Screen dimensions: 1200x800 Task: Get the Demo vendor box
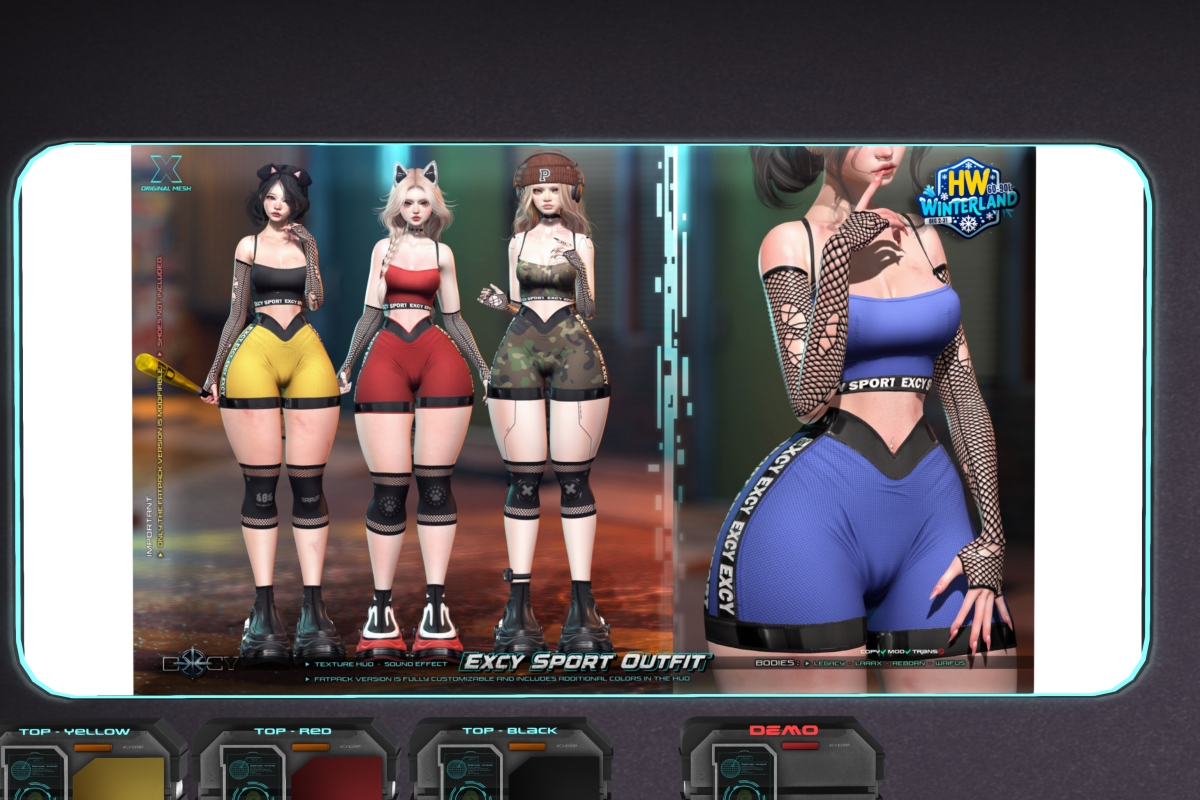[x=782, y=765]
